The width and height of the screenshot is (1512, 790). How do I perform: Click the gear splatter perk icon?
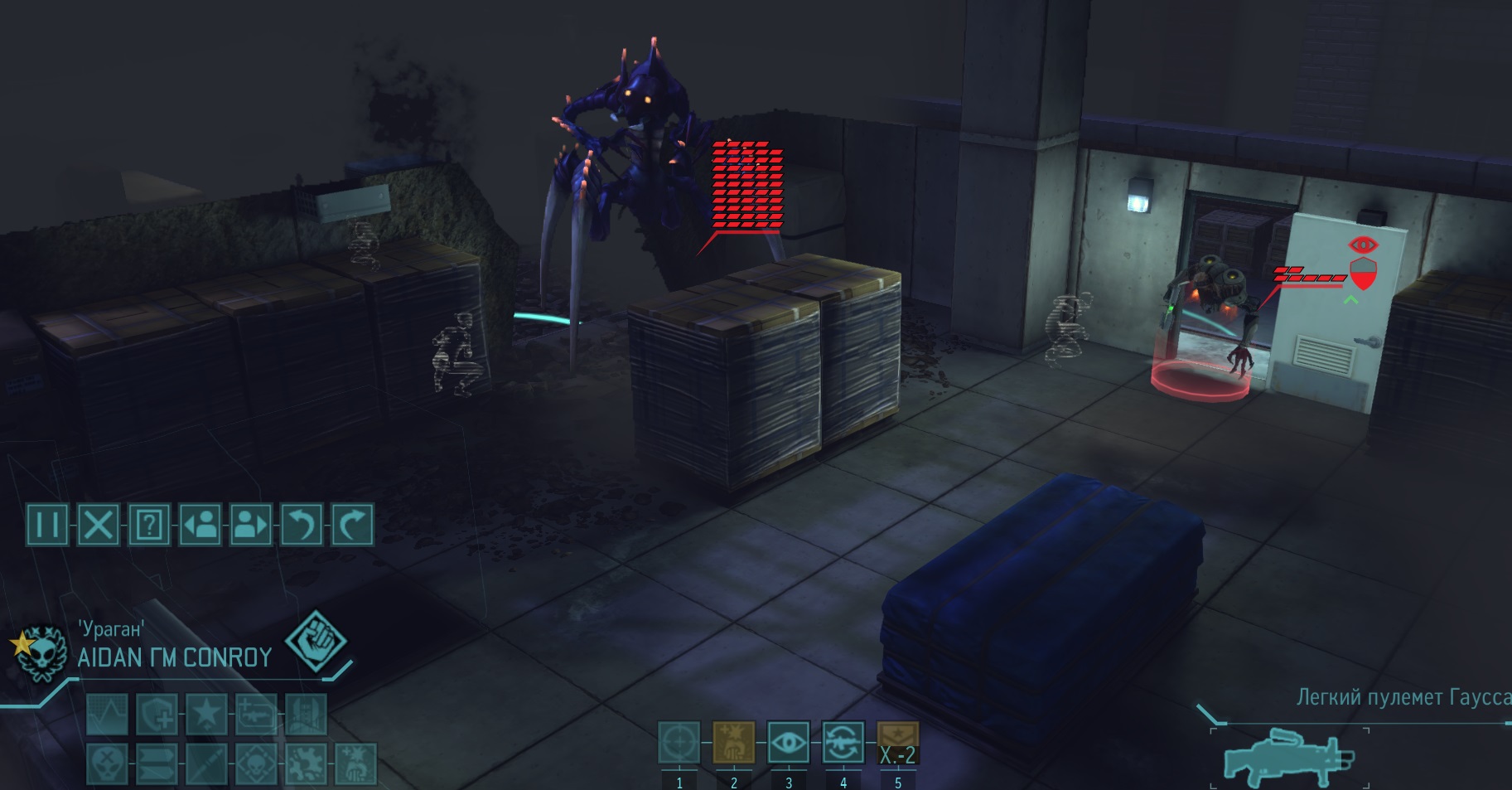tap(307, 763)
